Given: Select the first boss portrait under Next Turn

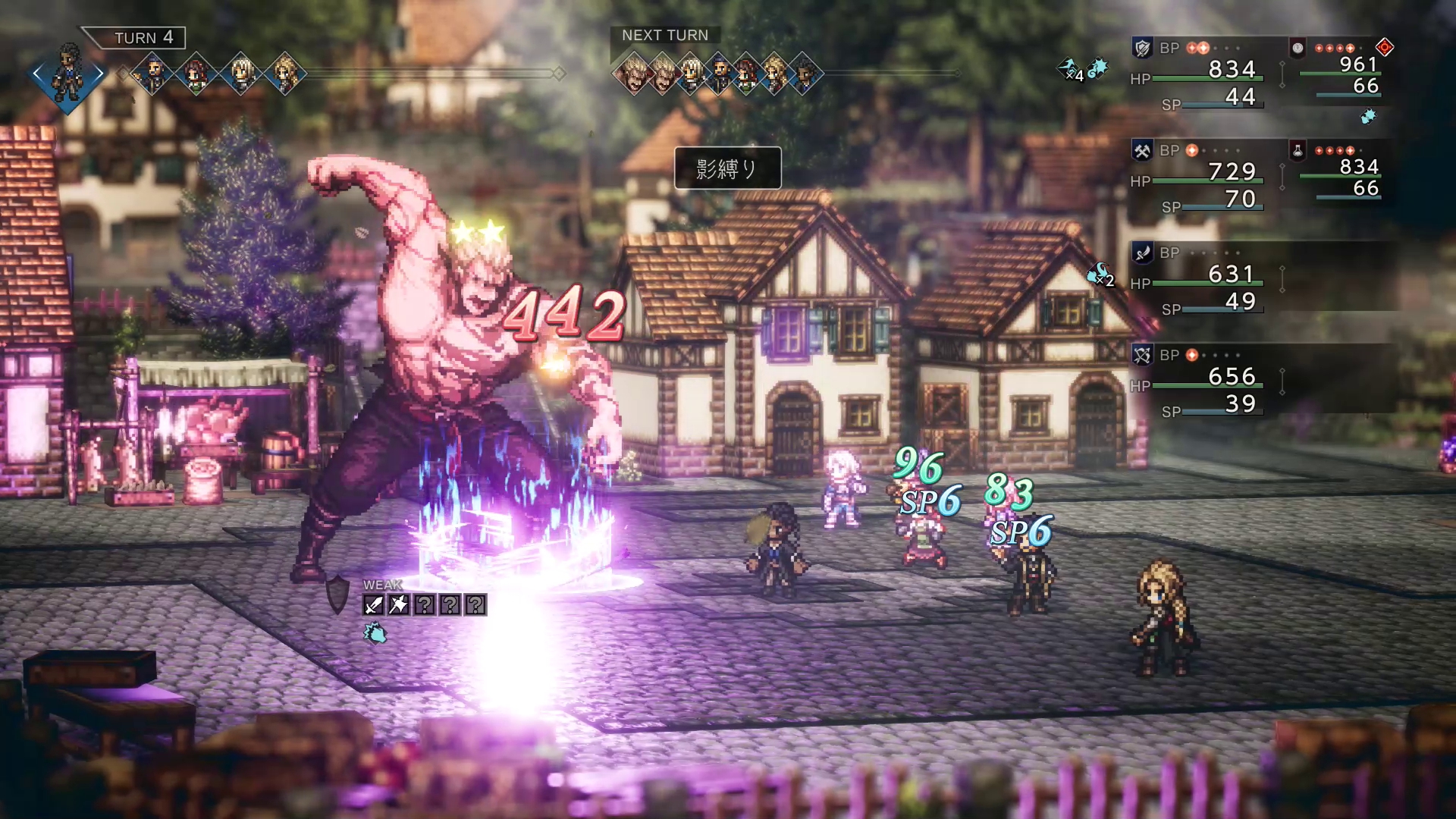Looking at the screenshot, I should pyautogui.click(x=634, y=74).
